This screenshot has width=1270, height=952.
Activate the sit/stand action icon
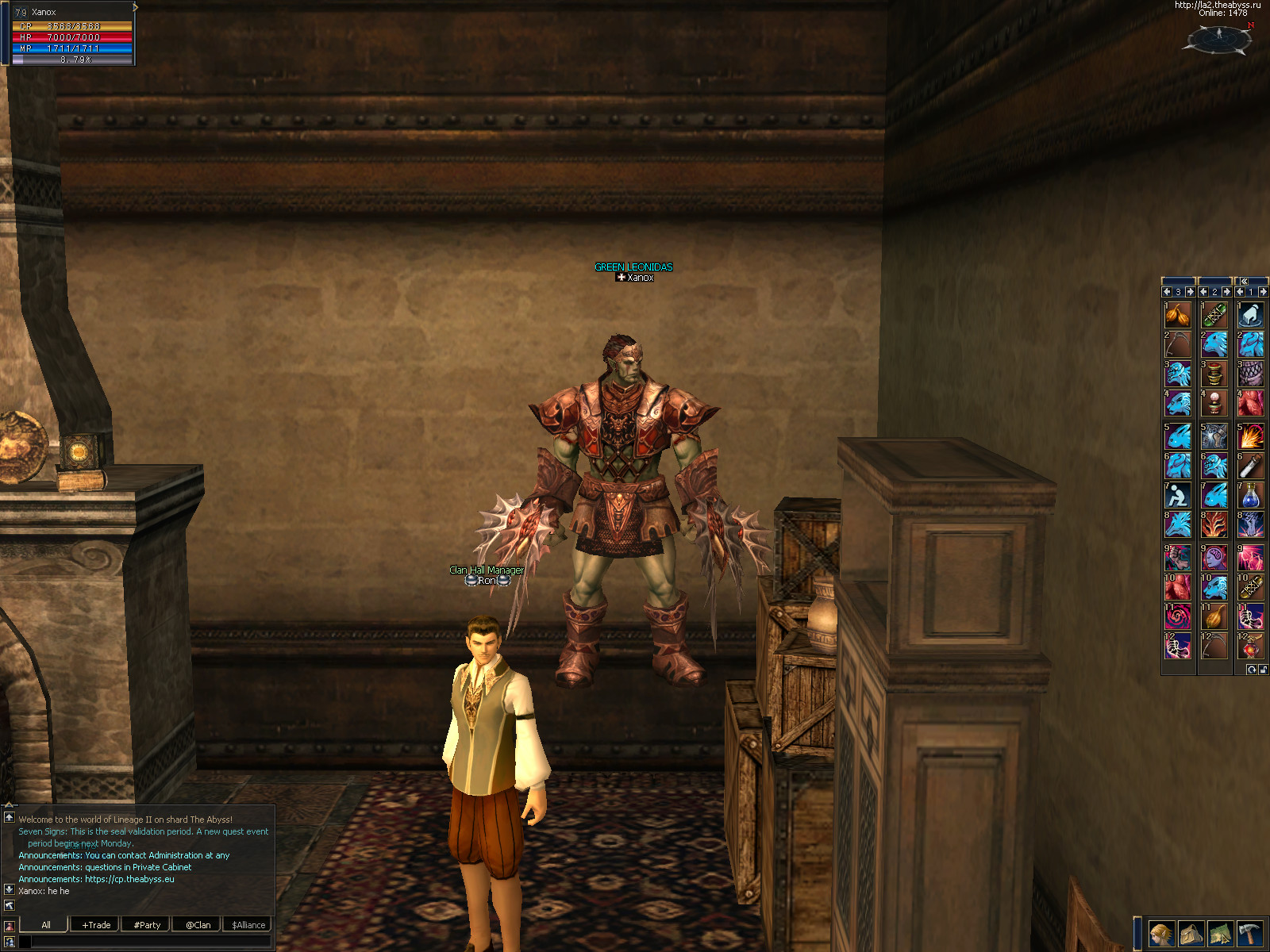[x=1178, y=496]
